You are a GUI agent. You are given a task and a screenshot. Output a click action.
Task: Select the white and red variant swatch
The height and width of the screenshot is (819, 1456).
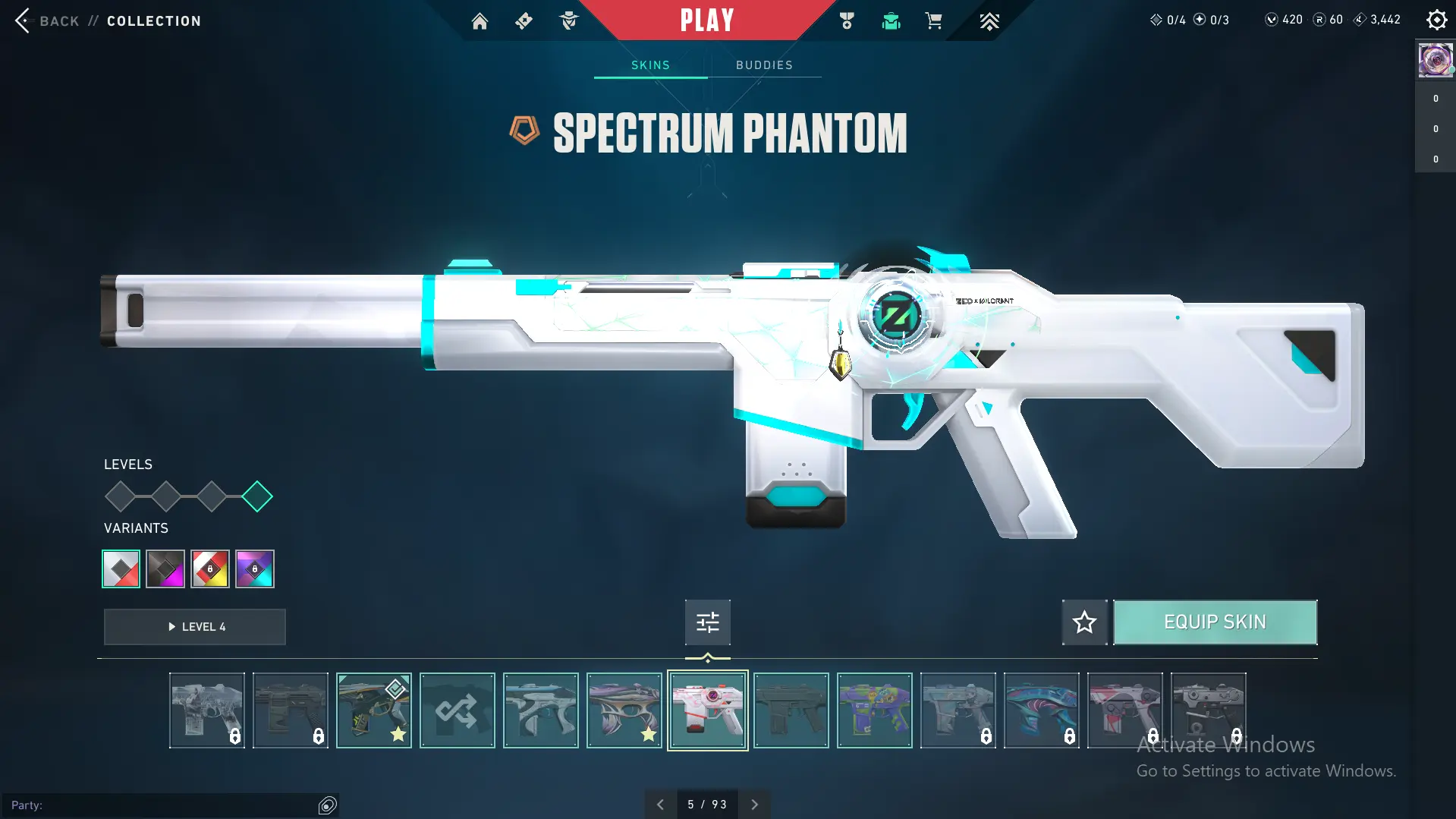[x=121, y=569]
